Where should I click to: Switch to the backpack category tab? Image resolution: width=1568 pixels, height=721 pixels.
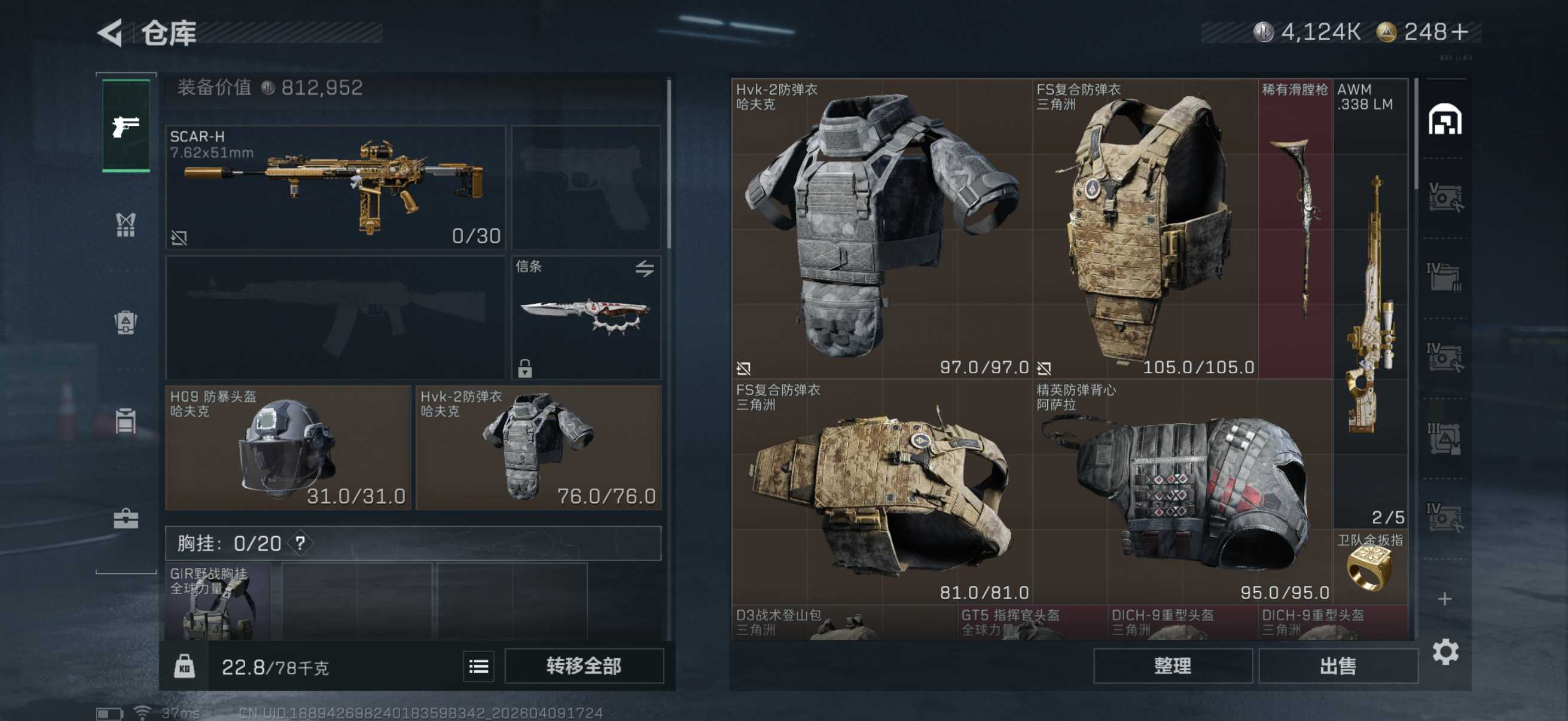coord(126,322)
